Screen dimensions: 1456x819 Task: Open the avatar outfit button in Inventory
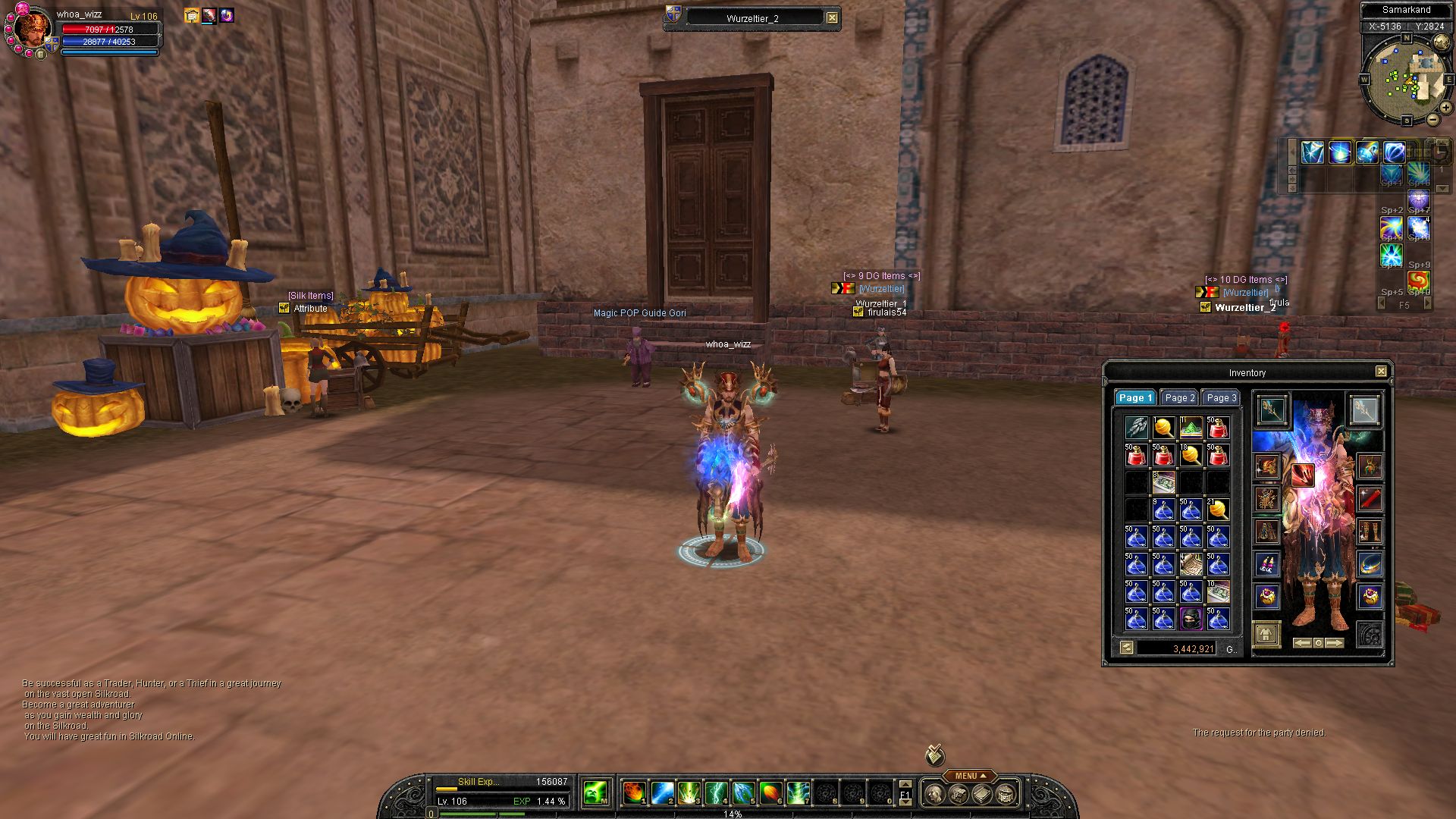point(1266,634)
